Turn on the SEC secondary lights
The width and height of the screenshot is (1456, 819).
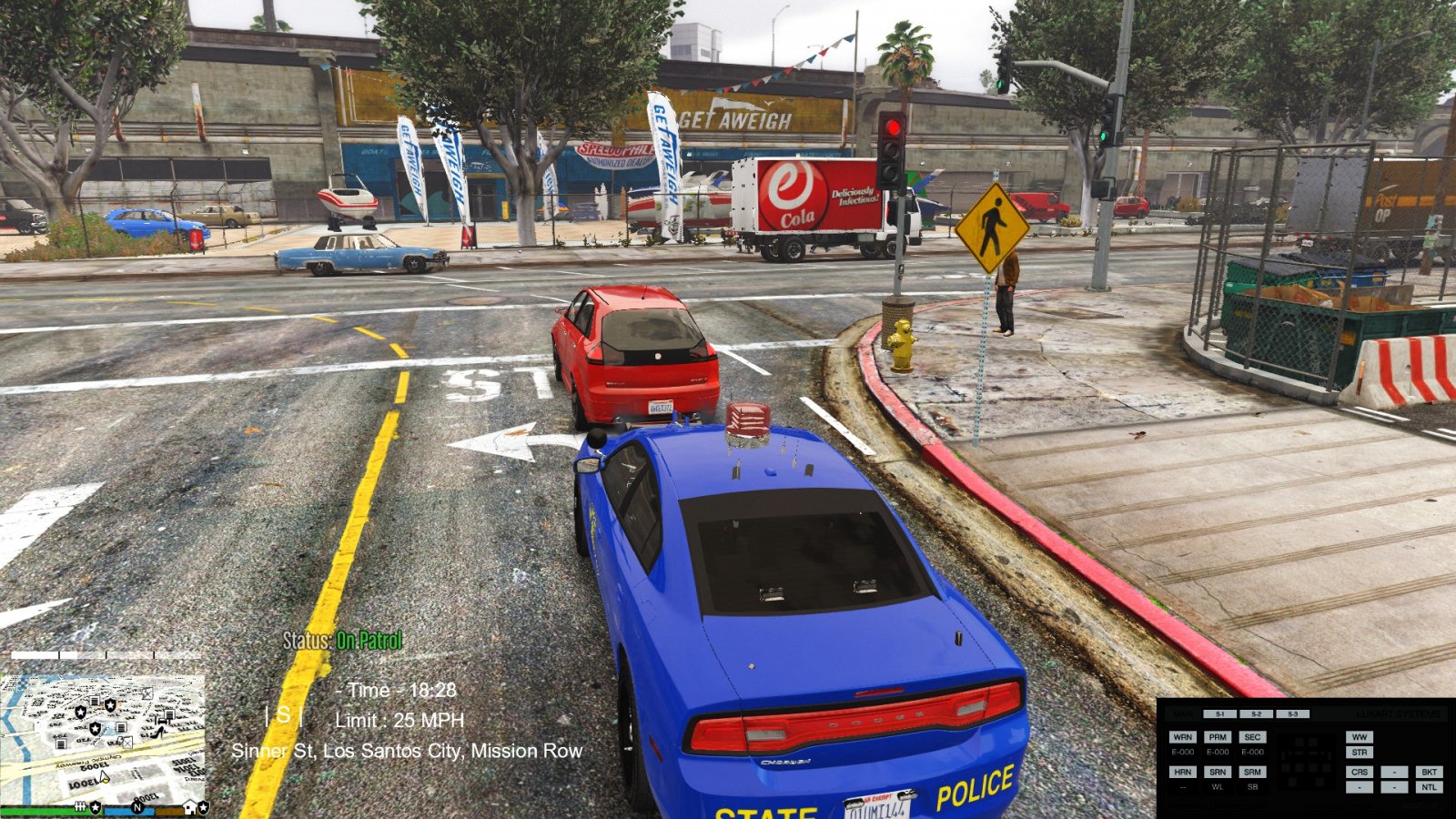(1252, 737)
